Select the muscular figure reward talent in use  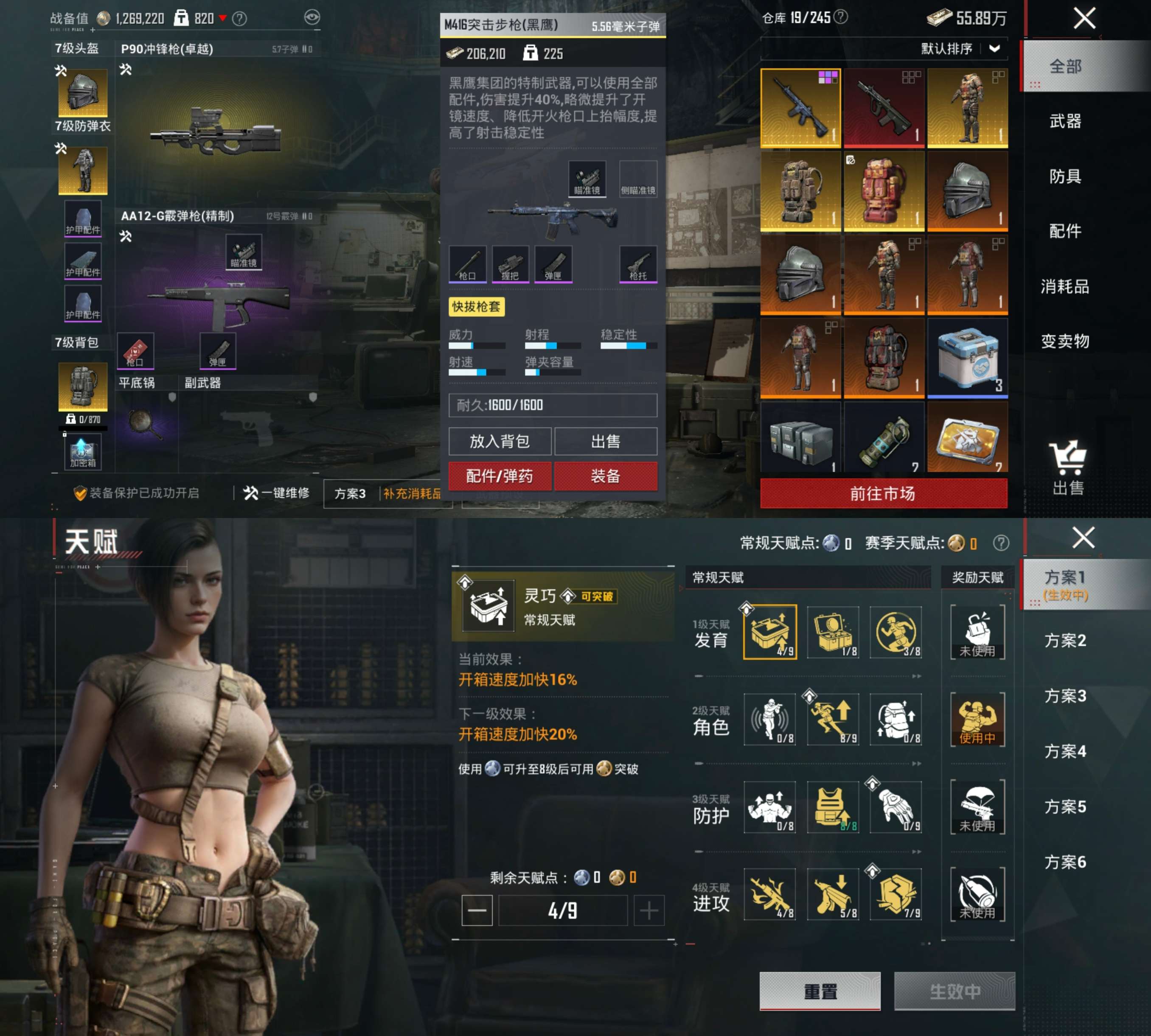[x=977, y=720]
